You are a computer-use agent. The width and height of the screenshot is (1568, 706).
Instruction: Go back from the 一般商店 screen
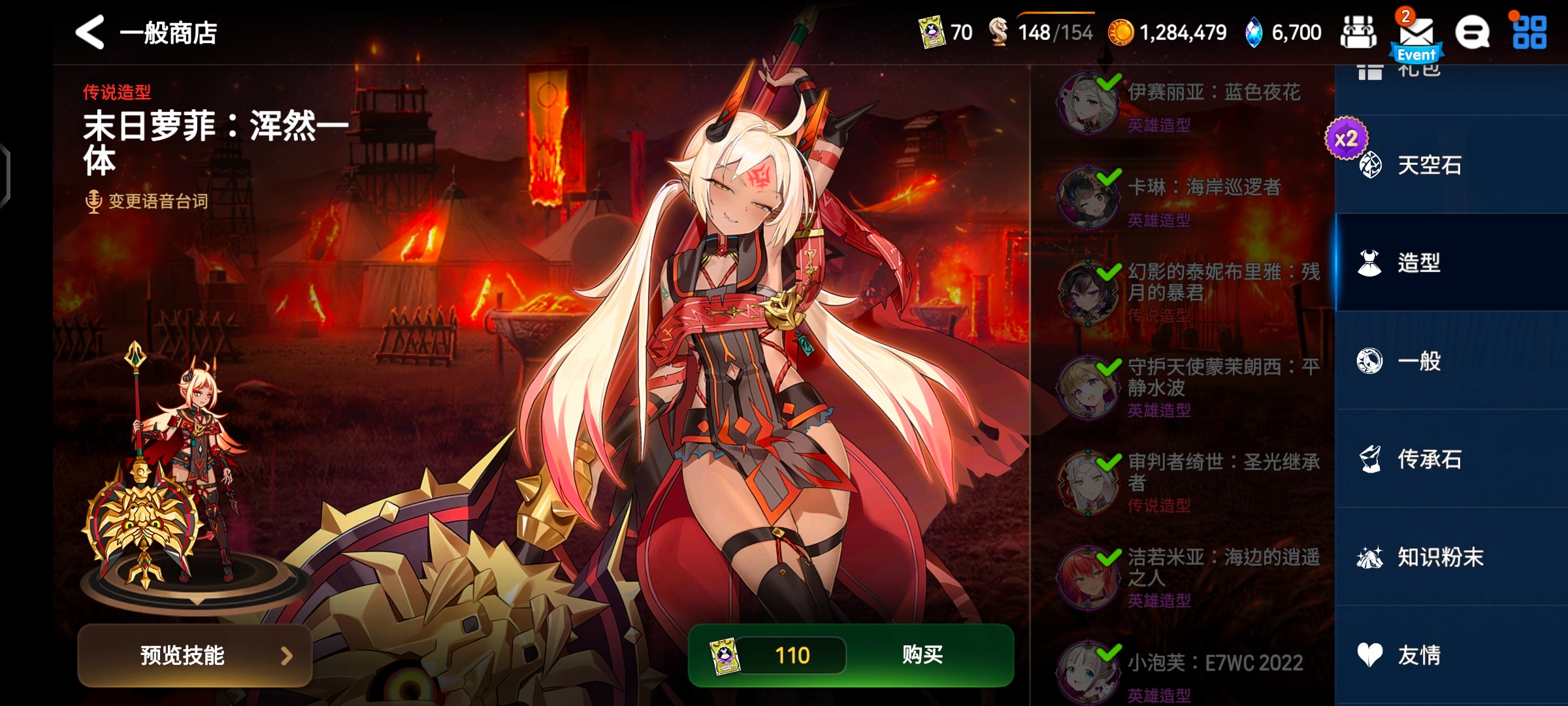click(90, 32)
